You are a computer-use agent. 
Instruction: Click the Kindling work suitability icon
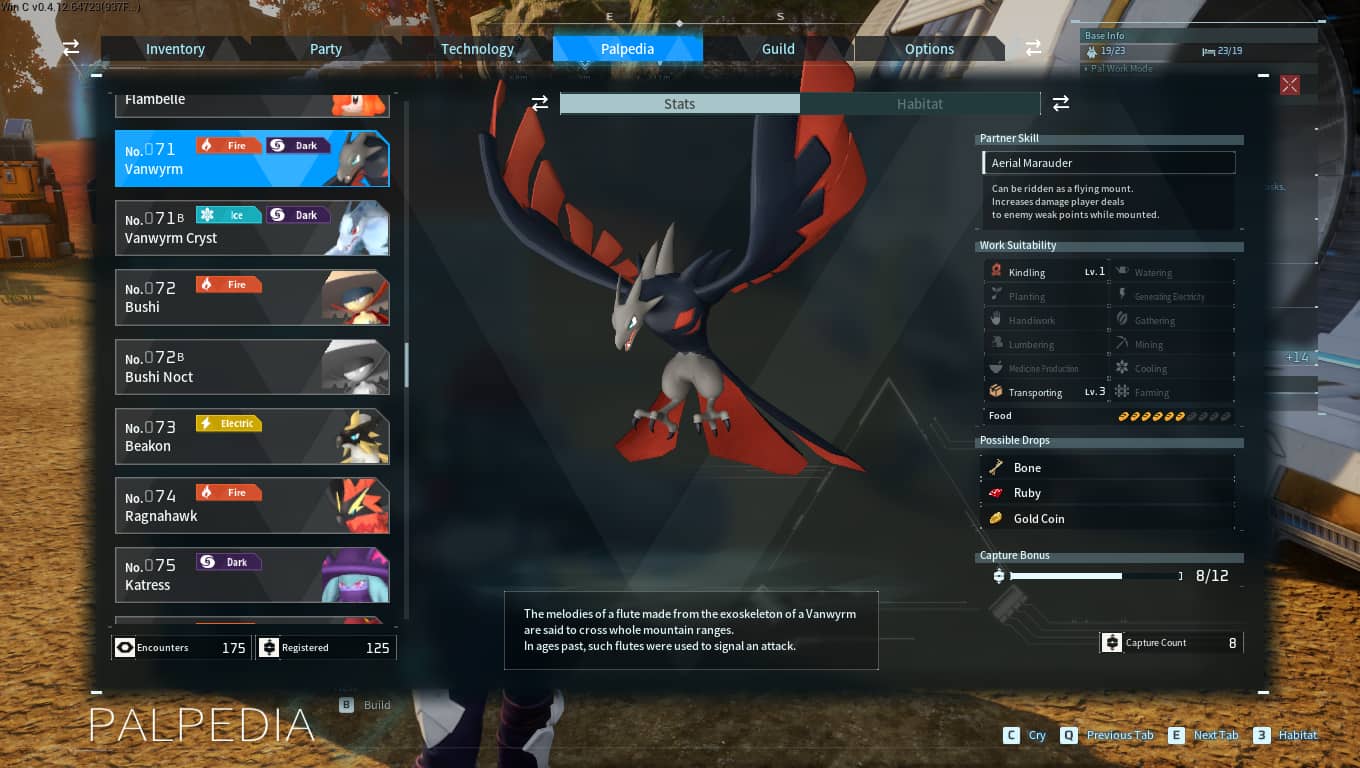[996, 271]
